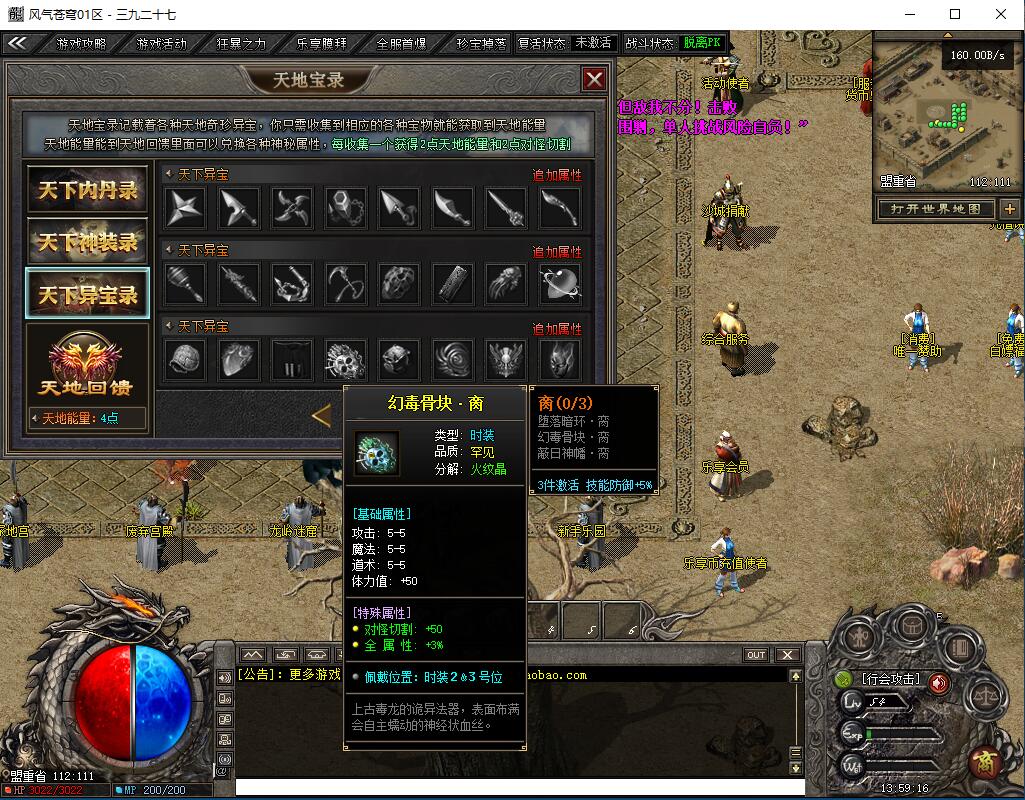Open the 乐享膜拜 menu
This screenshot has width=1025, height=800.
click(321, 44)
